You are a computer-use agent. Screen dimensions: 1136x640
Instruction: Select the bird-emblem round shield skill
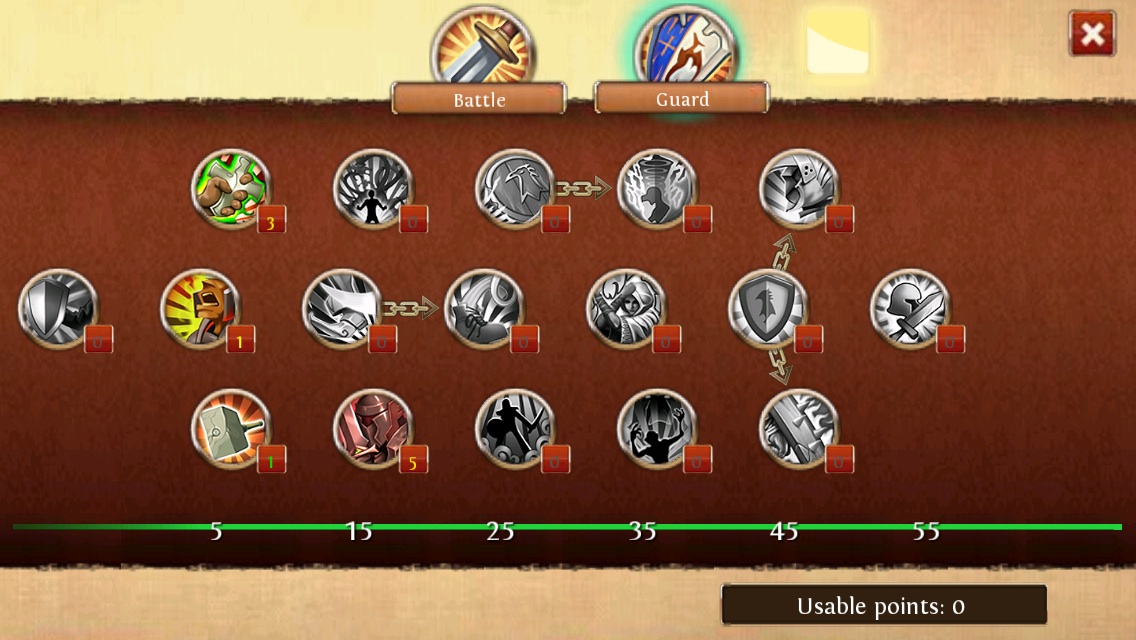click(x=515, y=189)
